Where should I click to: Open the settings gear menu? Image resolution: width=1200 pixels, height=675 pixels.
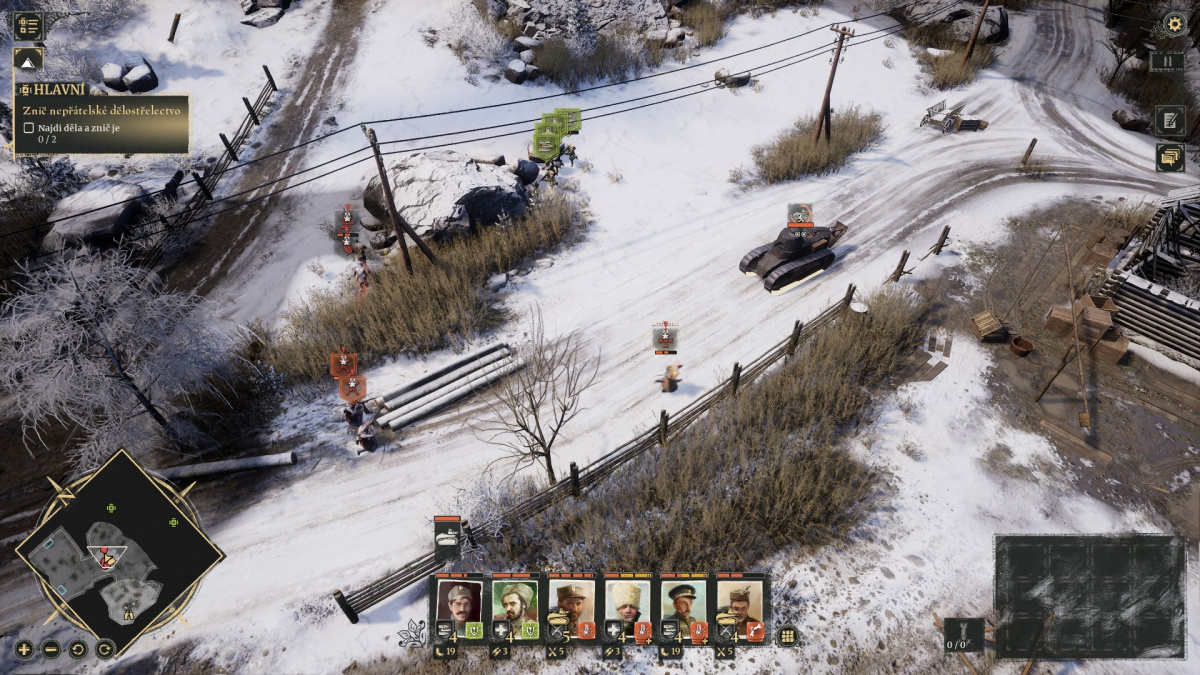[1175, 24]
